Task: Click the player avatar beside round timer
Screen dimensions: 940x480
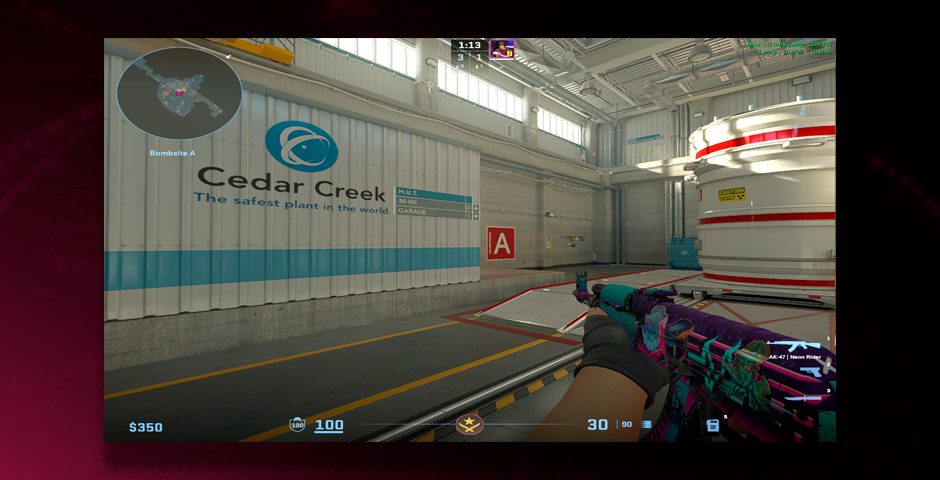Action: coord(502,49)
